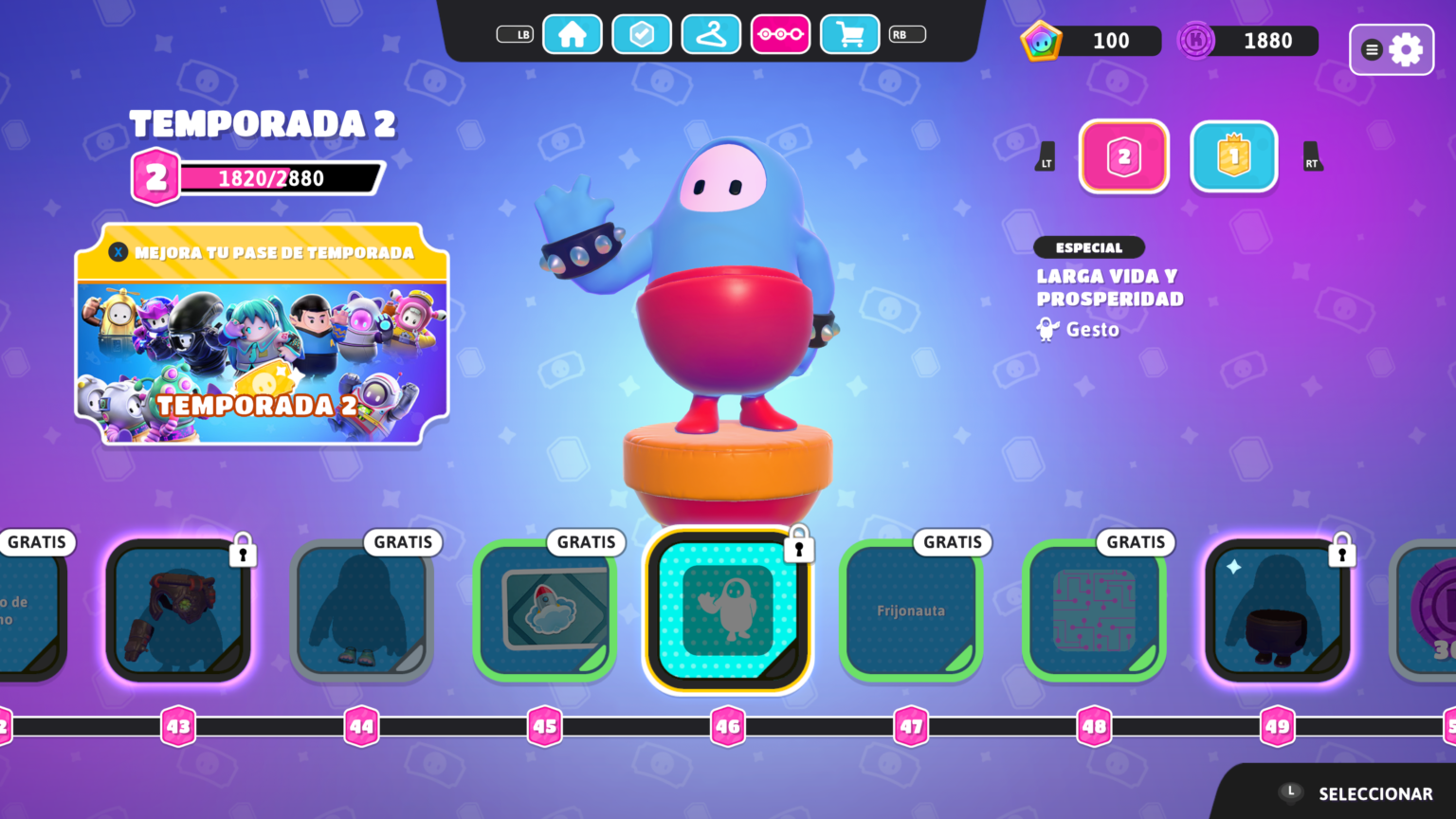This screenshot has height=819, width=1456.
Task: Click the Show-Bucks currency icon
Action: pyautogui.click(x=1043, y=40)
